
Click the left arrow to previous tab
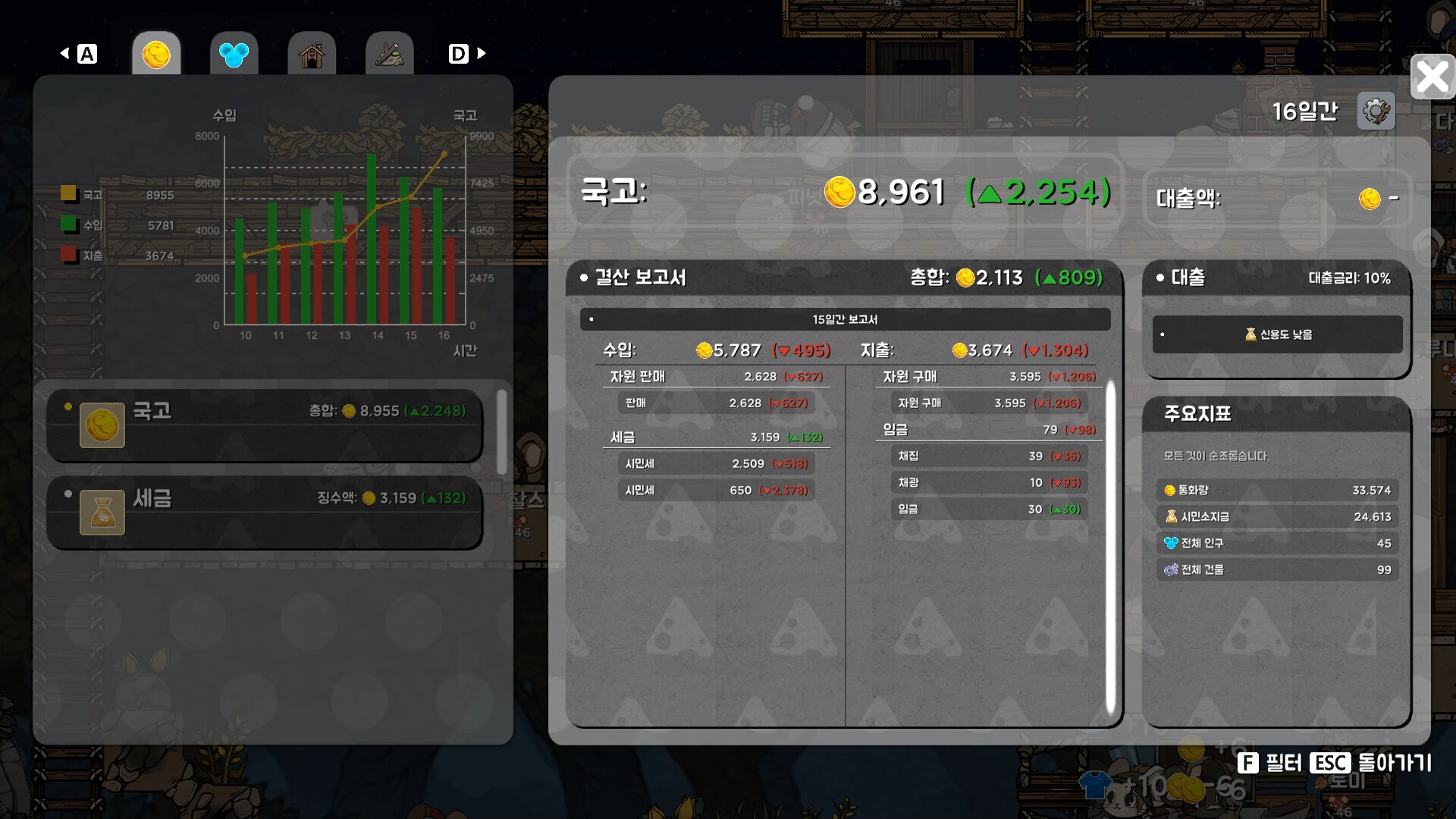pyautogui.click(x=65, y=53)
